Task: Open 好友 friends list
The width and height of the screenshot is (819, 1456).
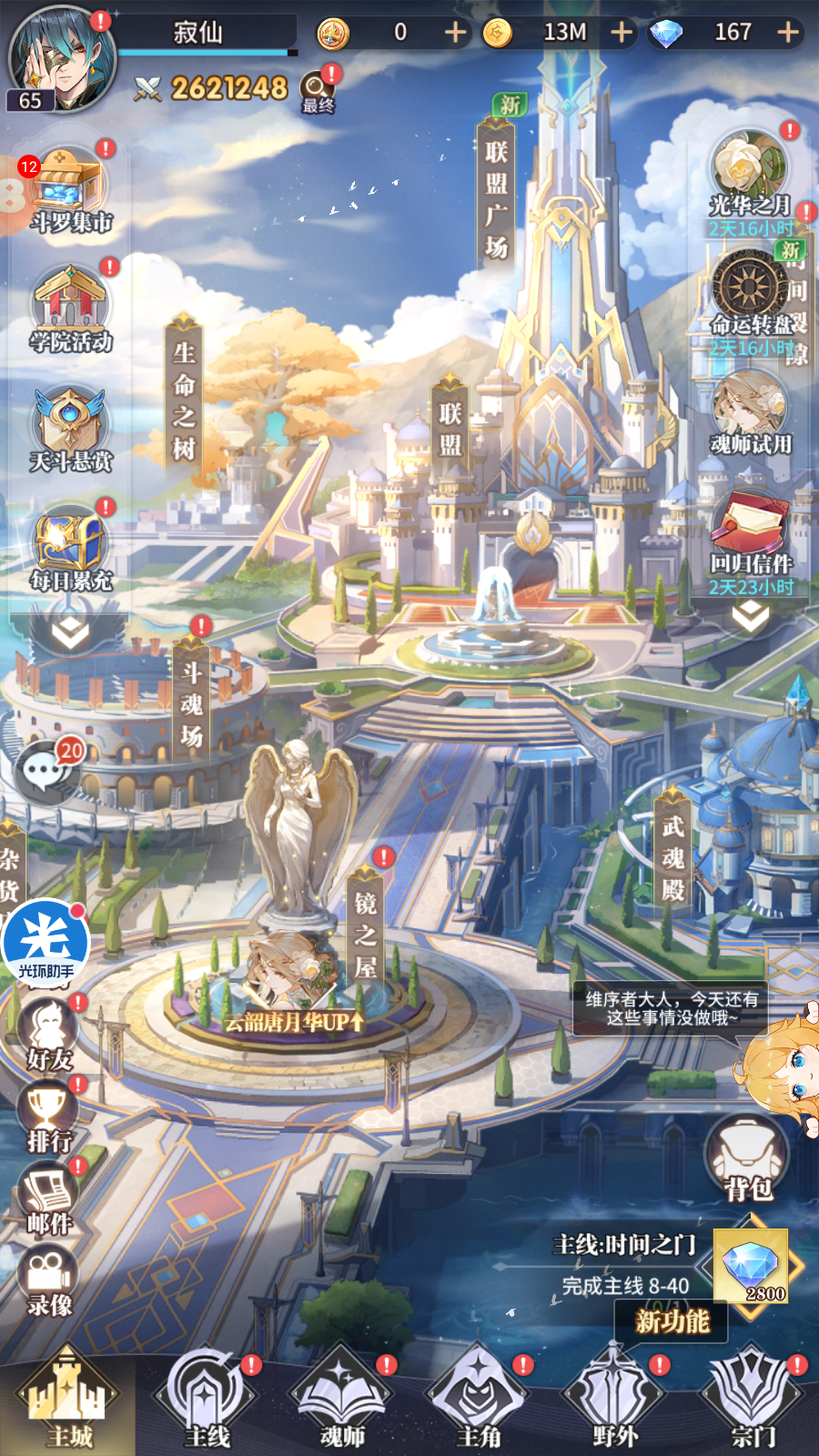Action: tap(49, 1035)
